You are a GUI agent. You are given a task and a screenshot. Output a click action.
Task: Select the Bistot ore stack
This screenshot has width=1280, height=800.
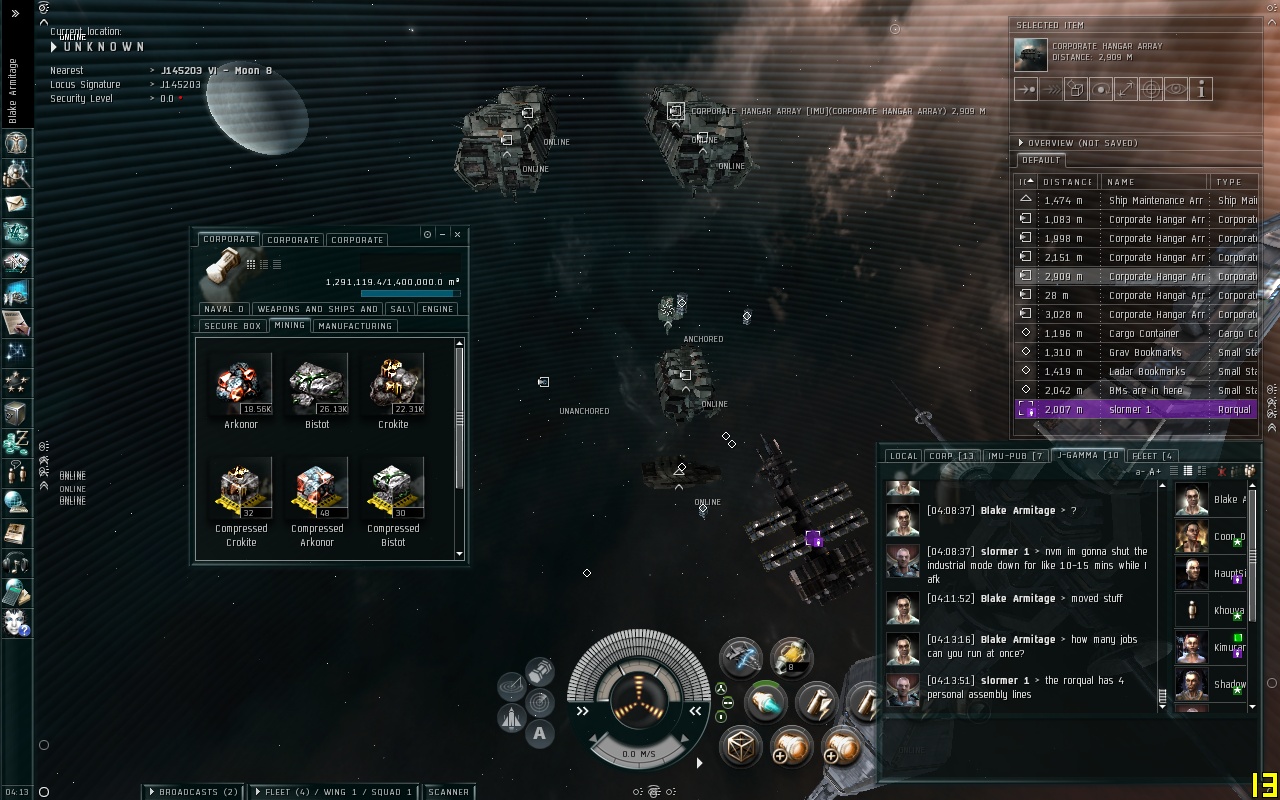coord(317,383)
